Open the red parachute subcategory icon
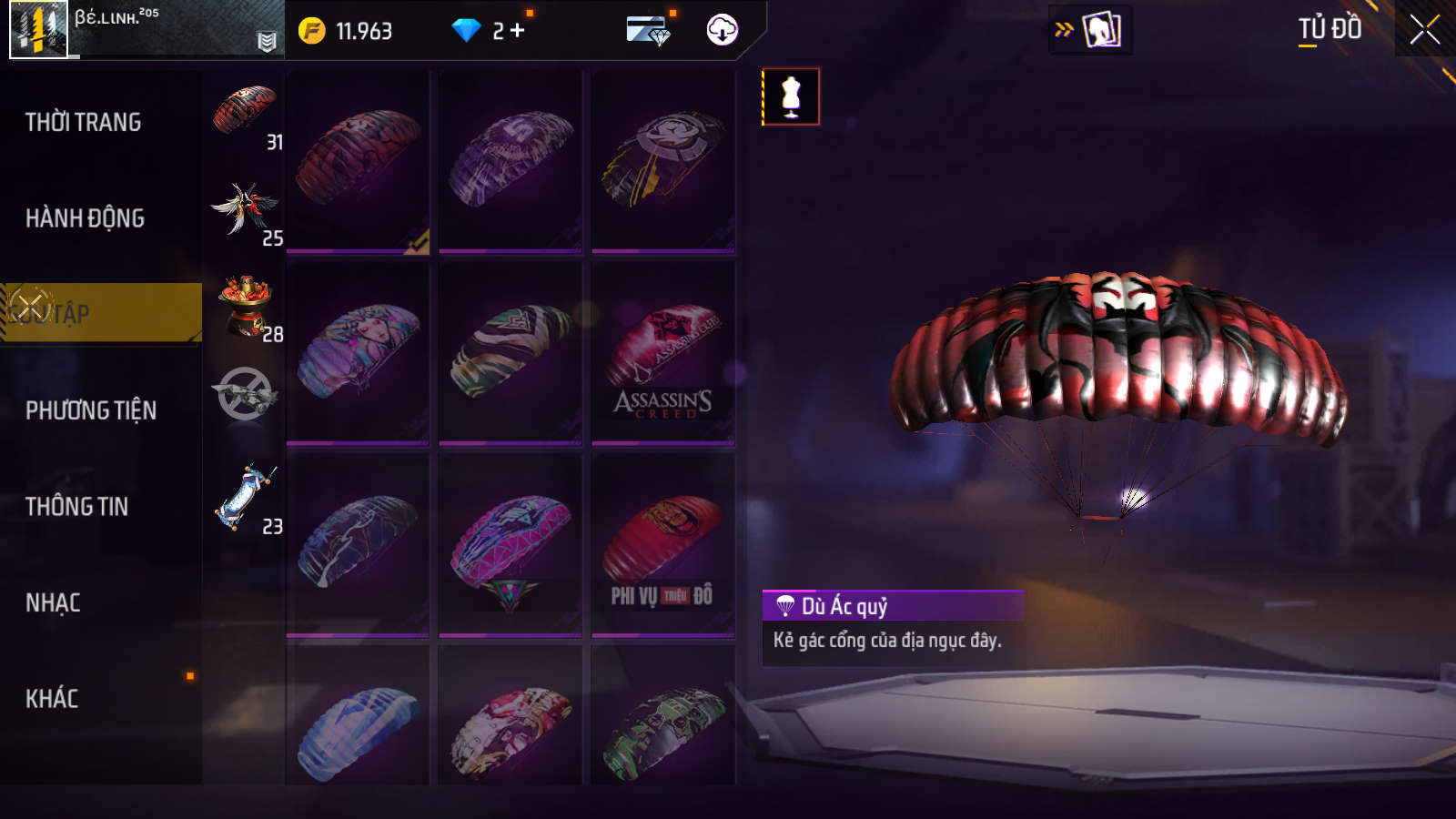The height and width of the screenshot is (819, 1456). tap(245, 112)
